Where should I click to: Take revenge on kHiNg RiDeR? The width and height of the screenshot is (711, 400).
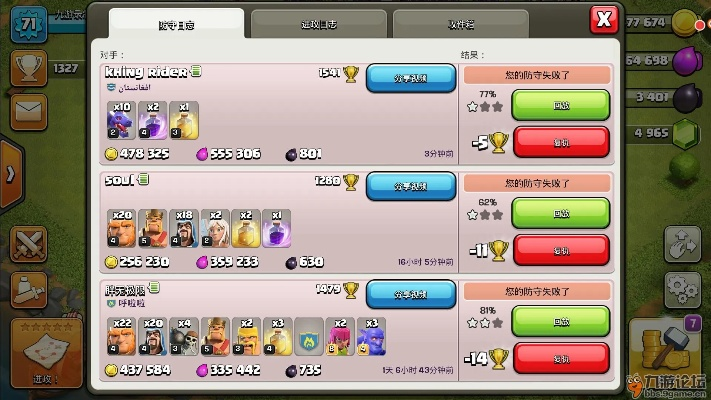[x=560, y=141]
